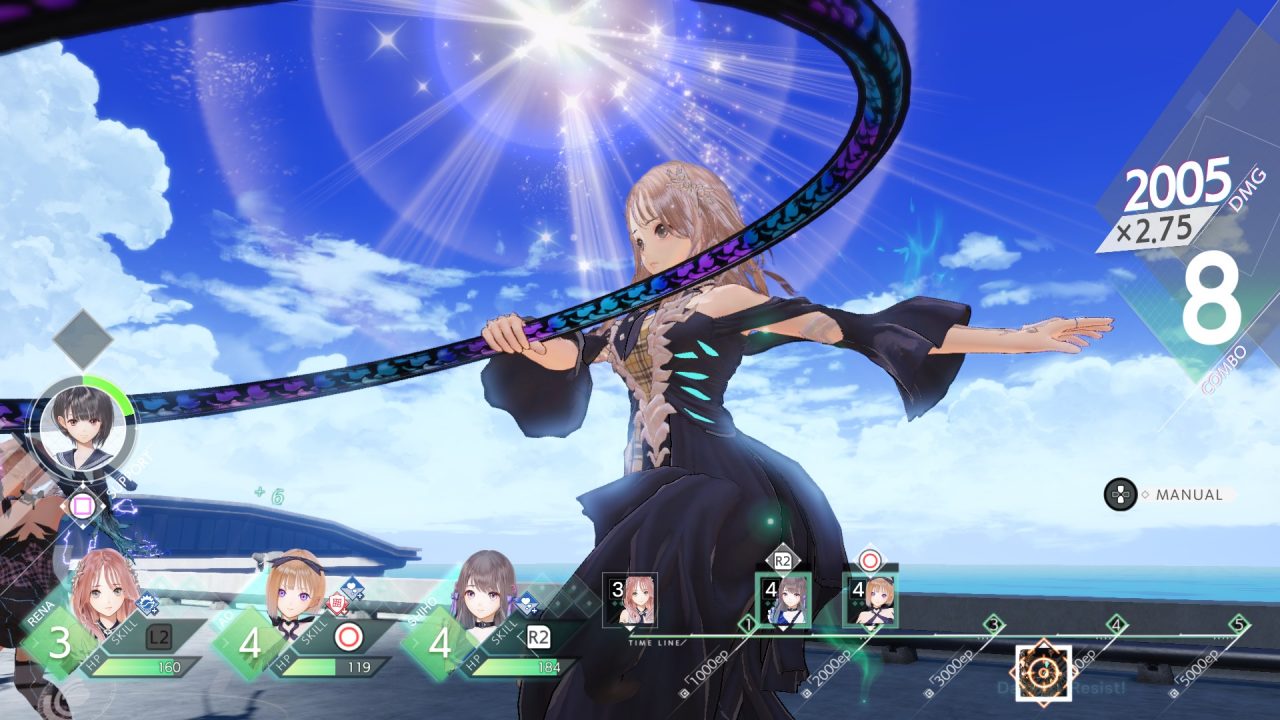Select Shiho's portrait in the party panel
This screenshot has width=1280, height=720.
click(487, 590)
